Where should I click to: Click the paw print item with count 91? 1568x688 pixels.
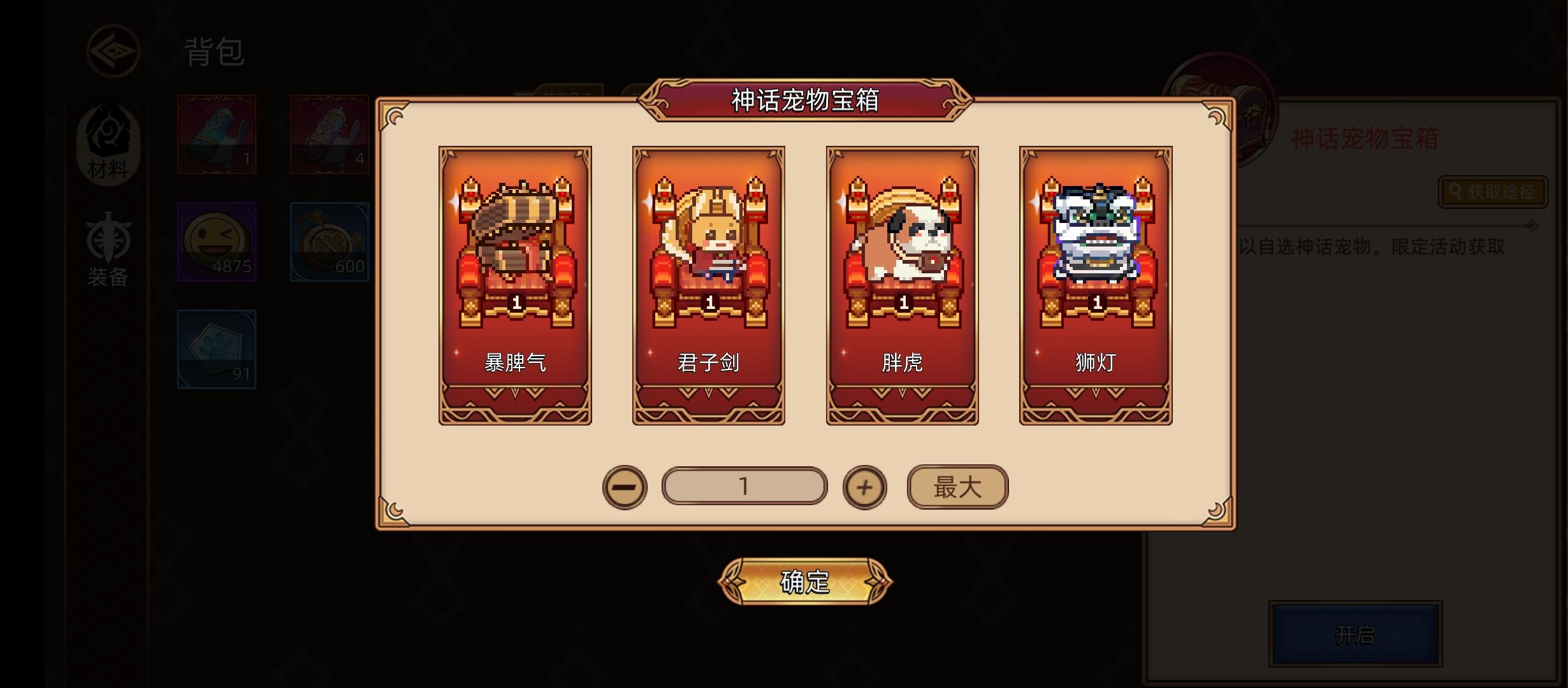216,349
